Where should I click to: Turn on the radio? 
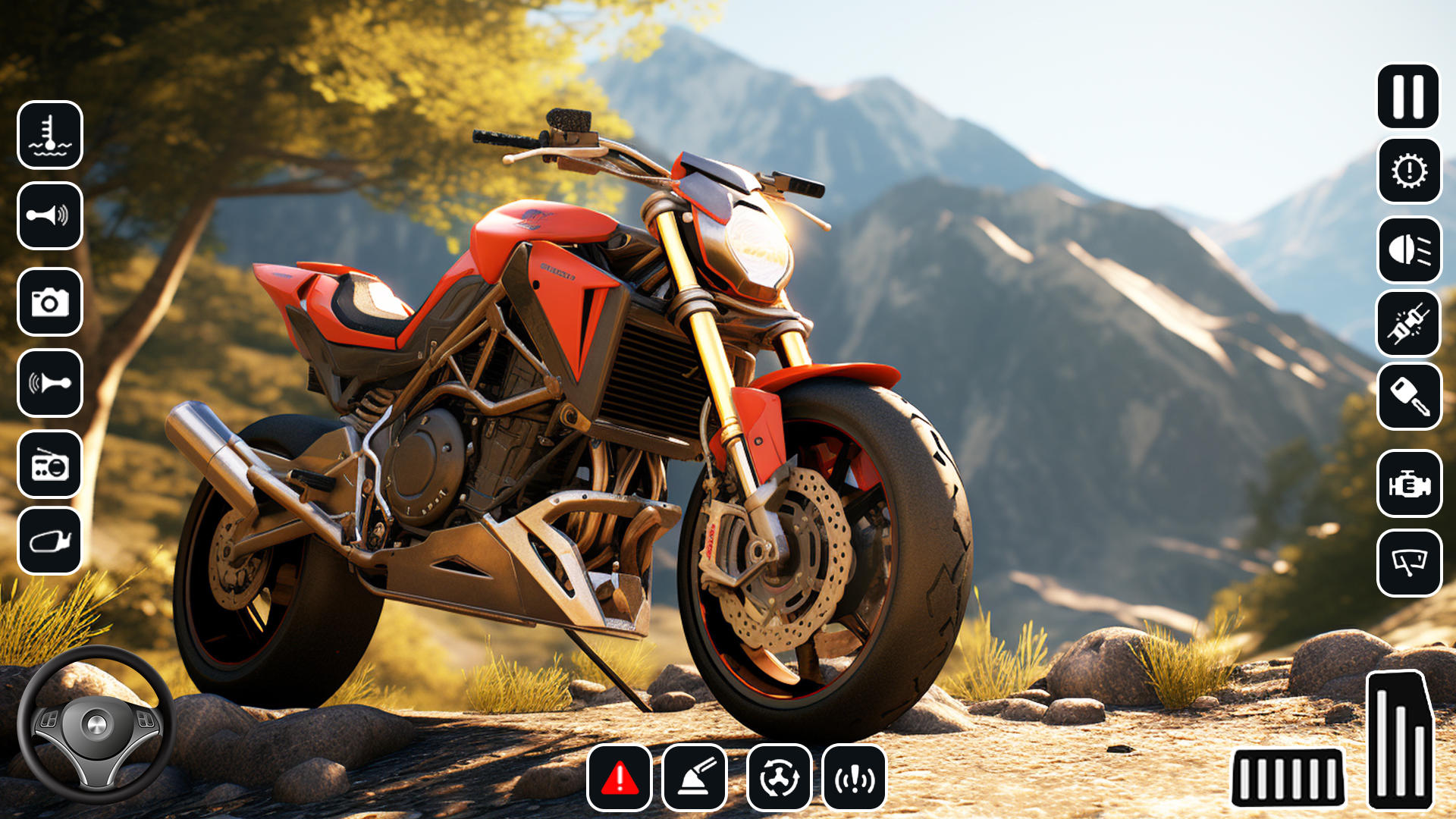50,466
